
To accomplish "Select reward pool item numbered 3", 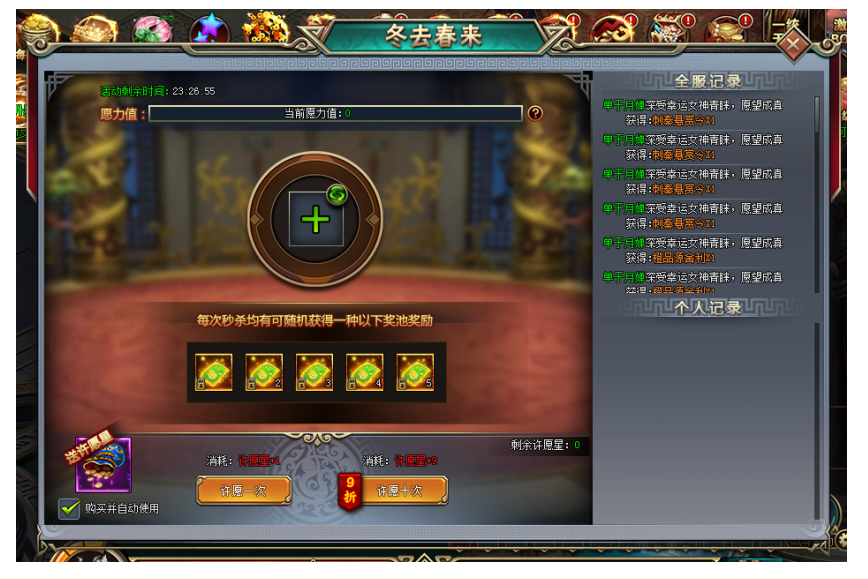I will [314, 372].
